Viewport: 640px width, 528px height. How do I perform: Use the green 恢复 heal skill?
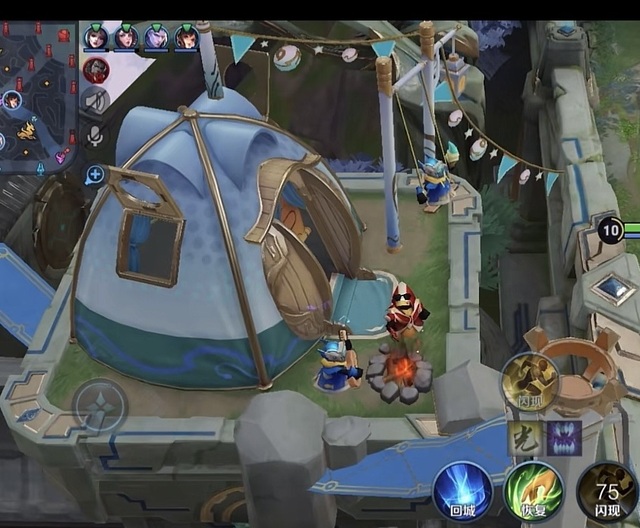click(x=533, y=491)
